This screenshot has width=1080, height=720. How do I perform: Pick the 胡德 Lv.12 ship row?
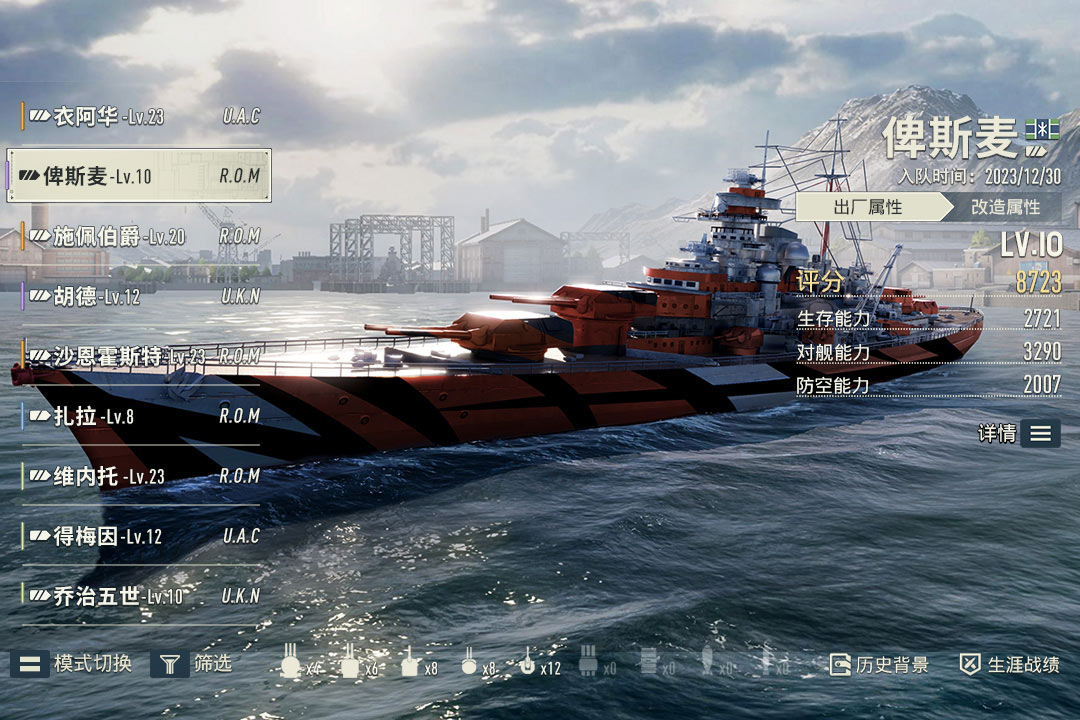[x=140, y=296]
